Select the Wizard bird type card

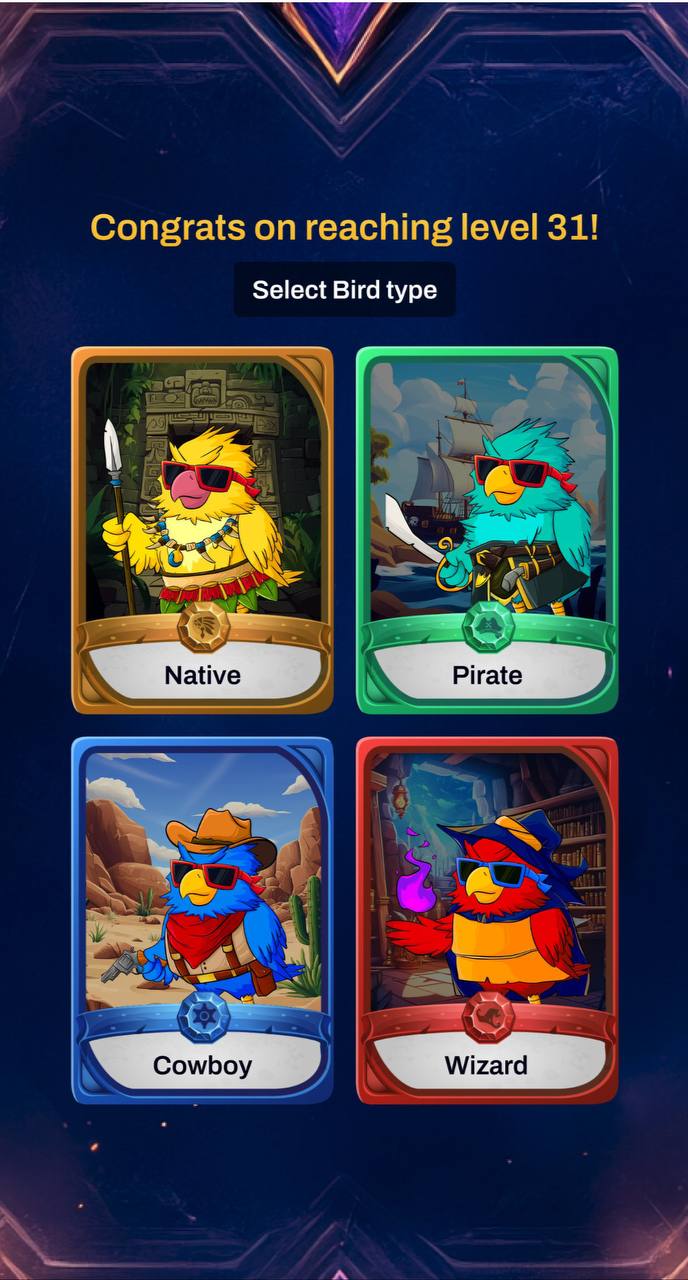[487, 920]
